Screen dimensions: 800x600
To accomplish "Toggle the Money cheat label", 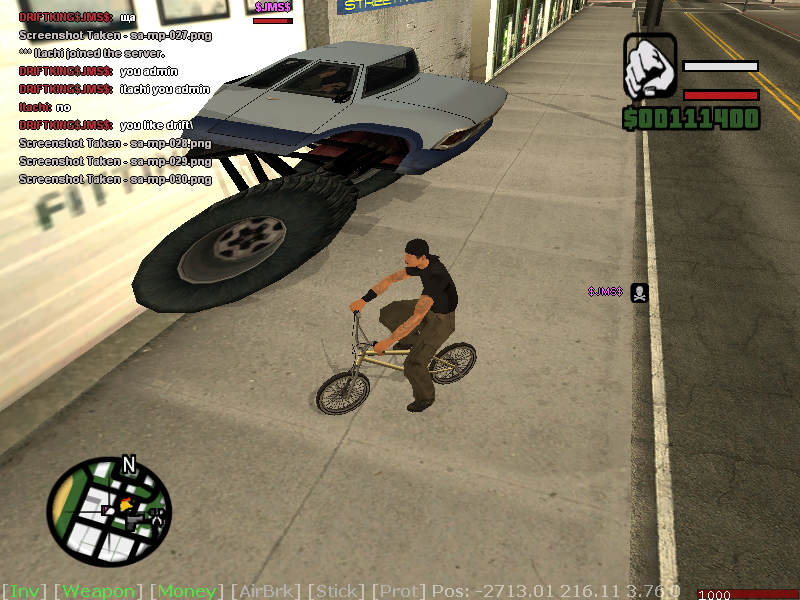I will (x=187, y=591).
